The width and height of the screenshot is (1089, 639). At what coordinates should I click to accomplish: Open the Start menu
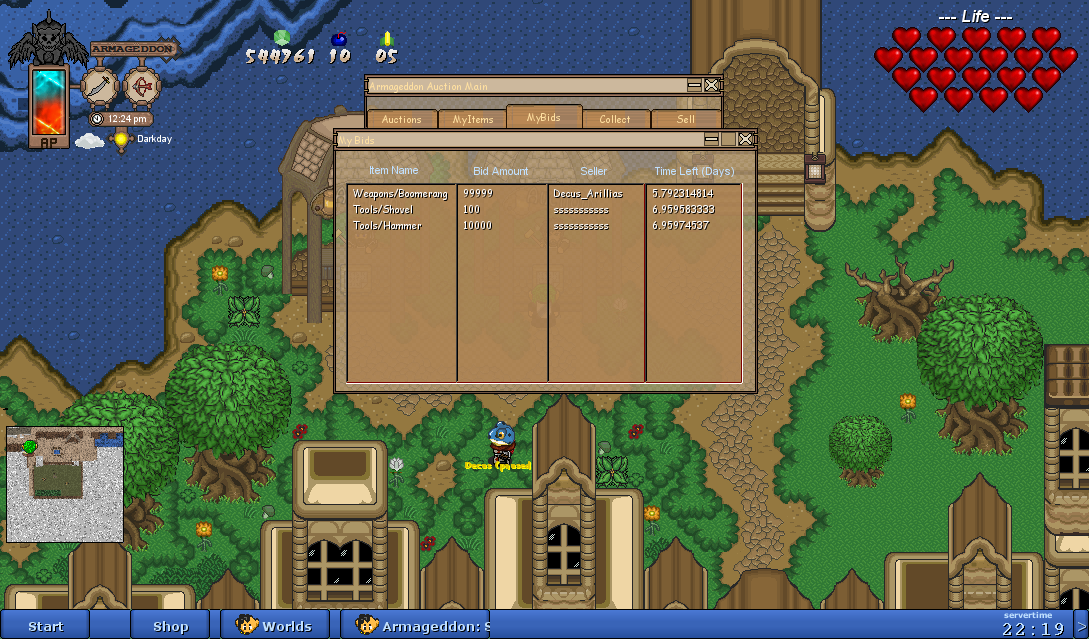coord(45,626)
